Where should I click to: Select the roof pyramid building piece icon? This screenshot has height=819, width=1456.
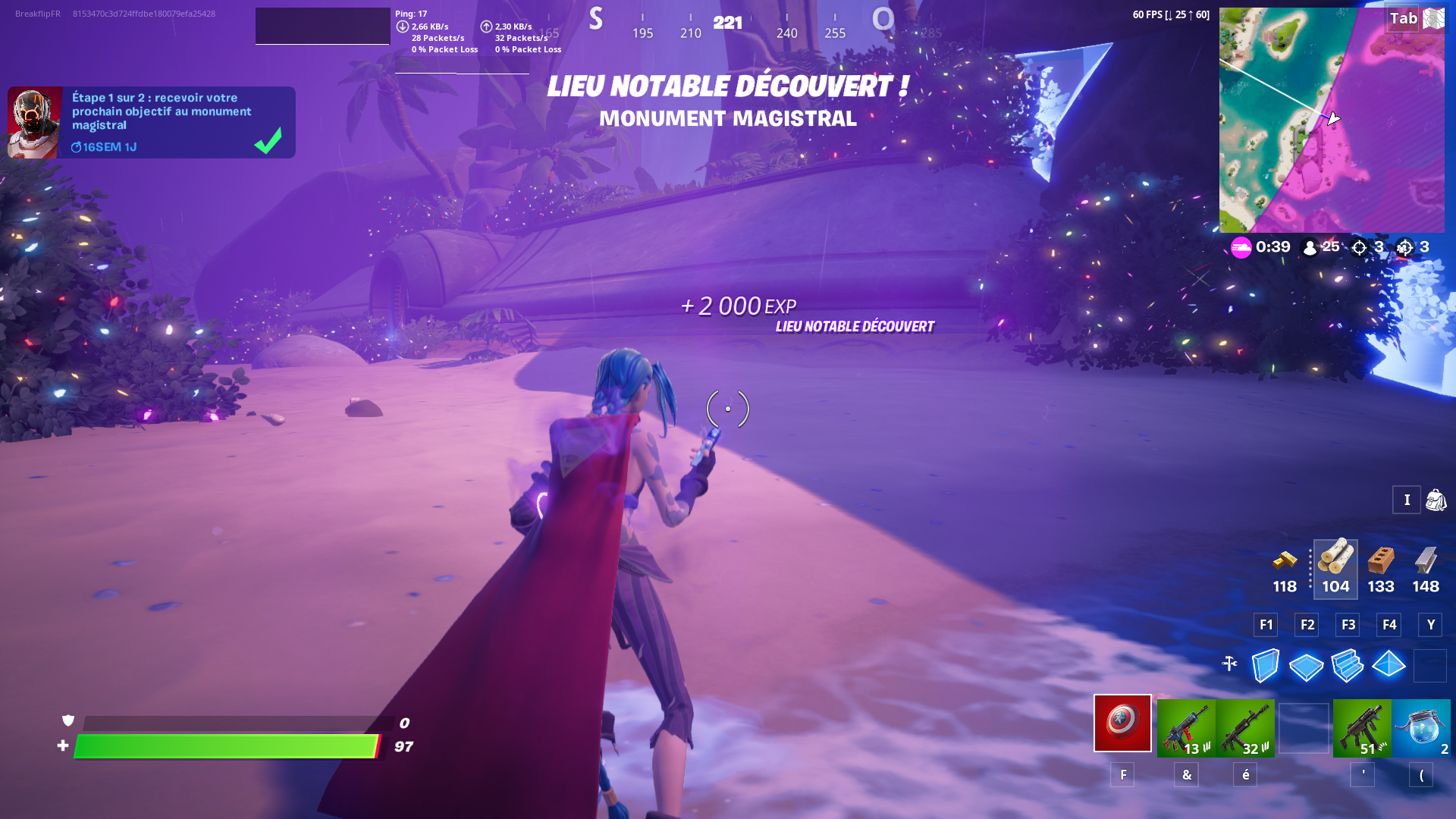coord(1389,666)
